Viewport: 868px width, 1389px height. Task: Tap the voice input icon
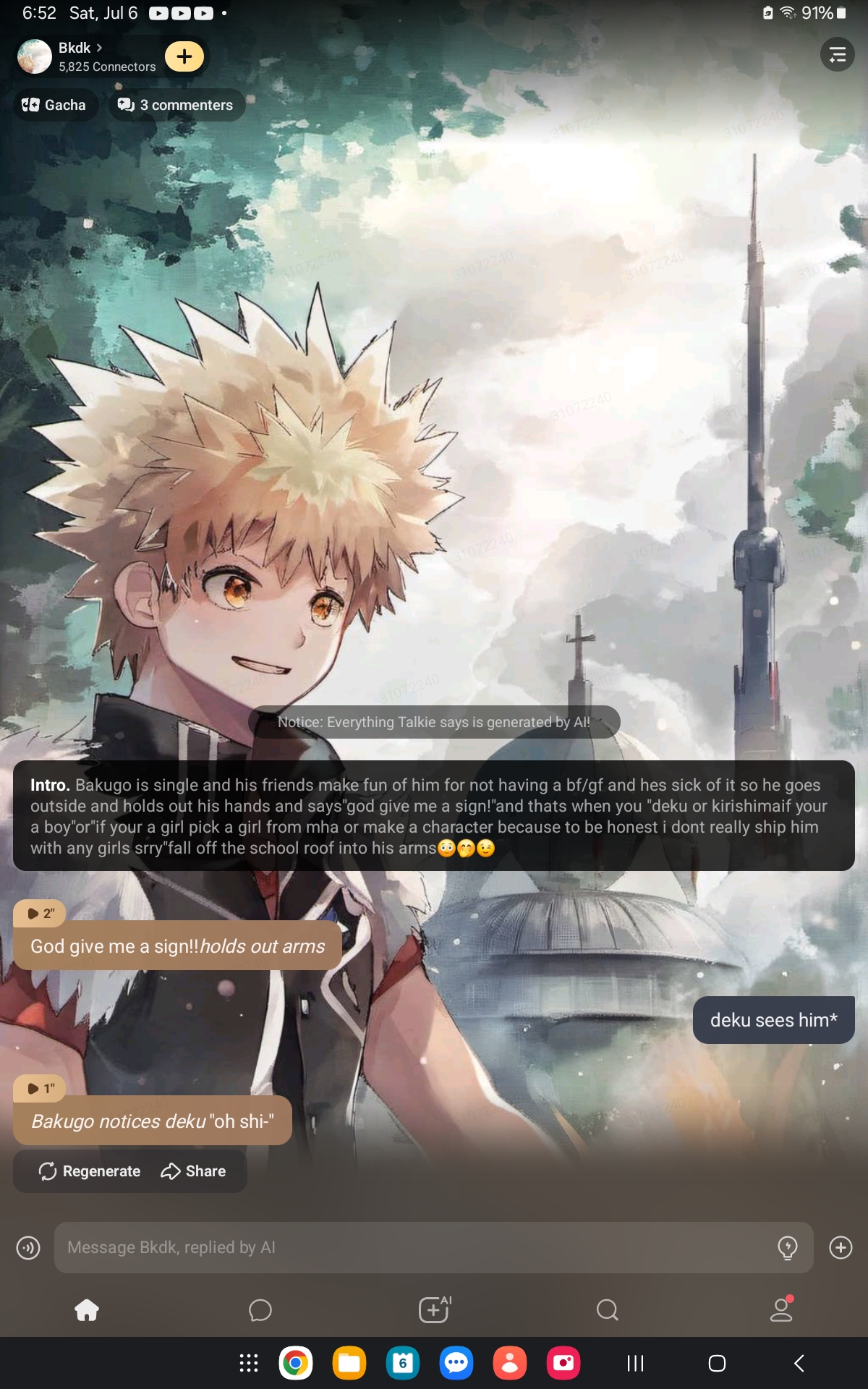tap(28, 1247)
